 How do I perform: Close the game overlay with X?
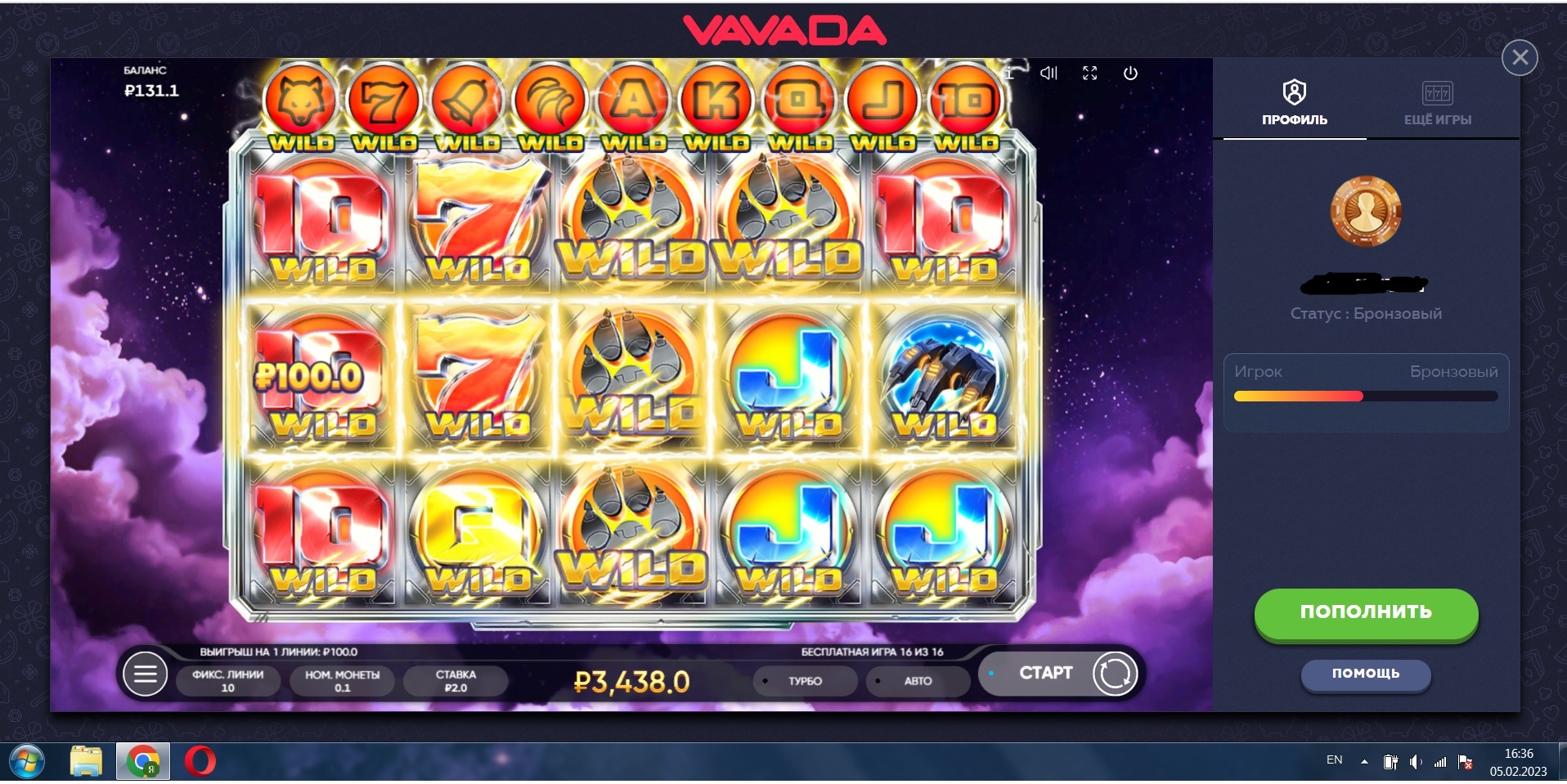pyautogui.click(x=1520, y=57)
